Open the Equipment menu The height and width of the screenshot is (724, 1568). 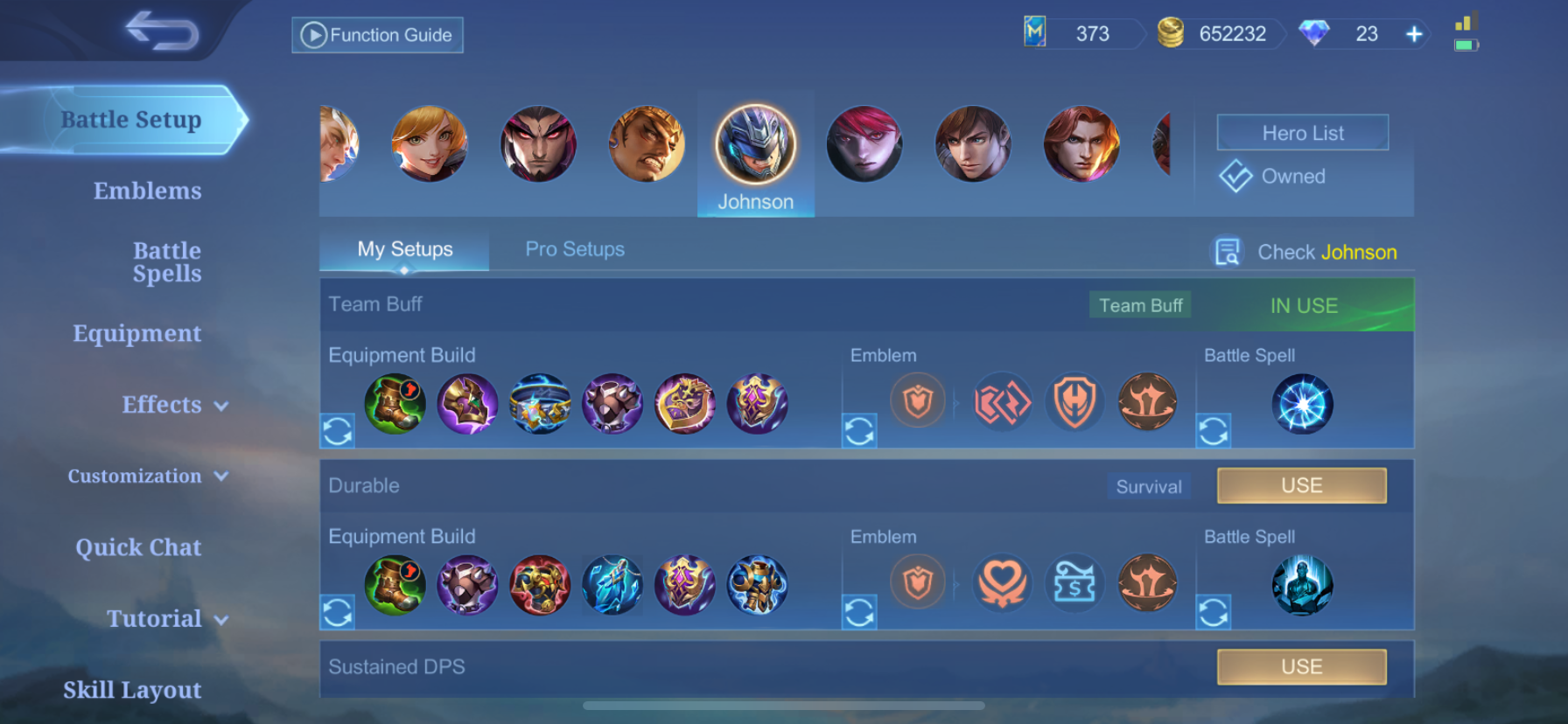click(x=136, y=333)
